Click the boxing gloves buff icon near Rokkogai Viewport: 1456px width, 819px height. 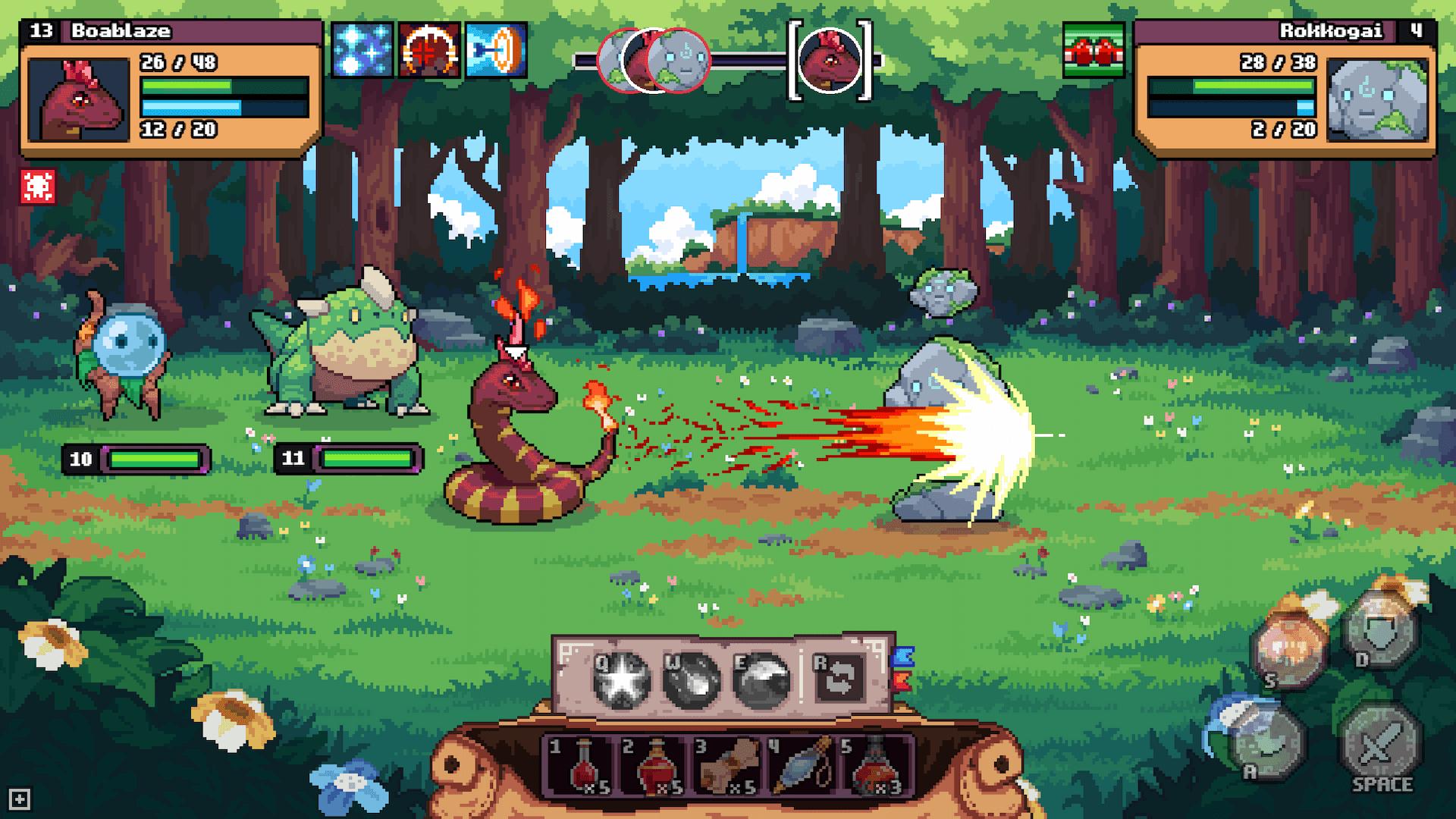pyautogui.click(x=1092, y=49)
